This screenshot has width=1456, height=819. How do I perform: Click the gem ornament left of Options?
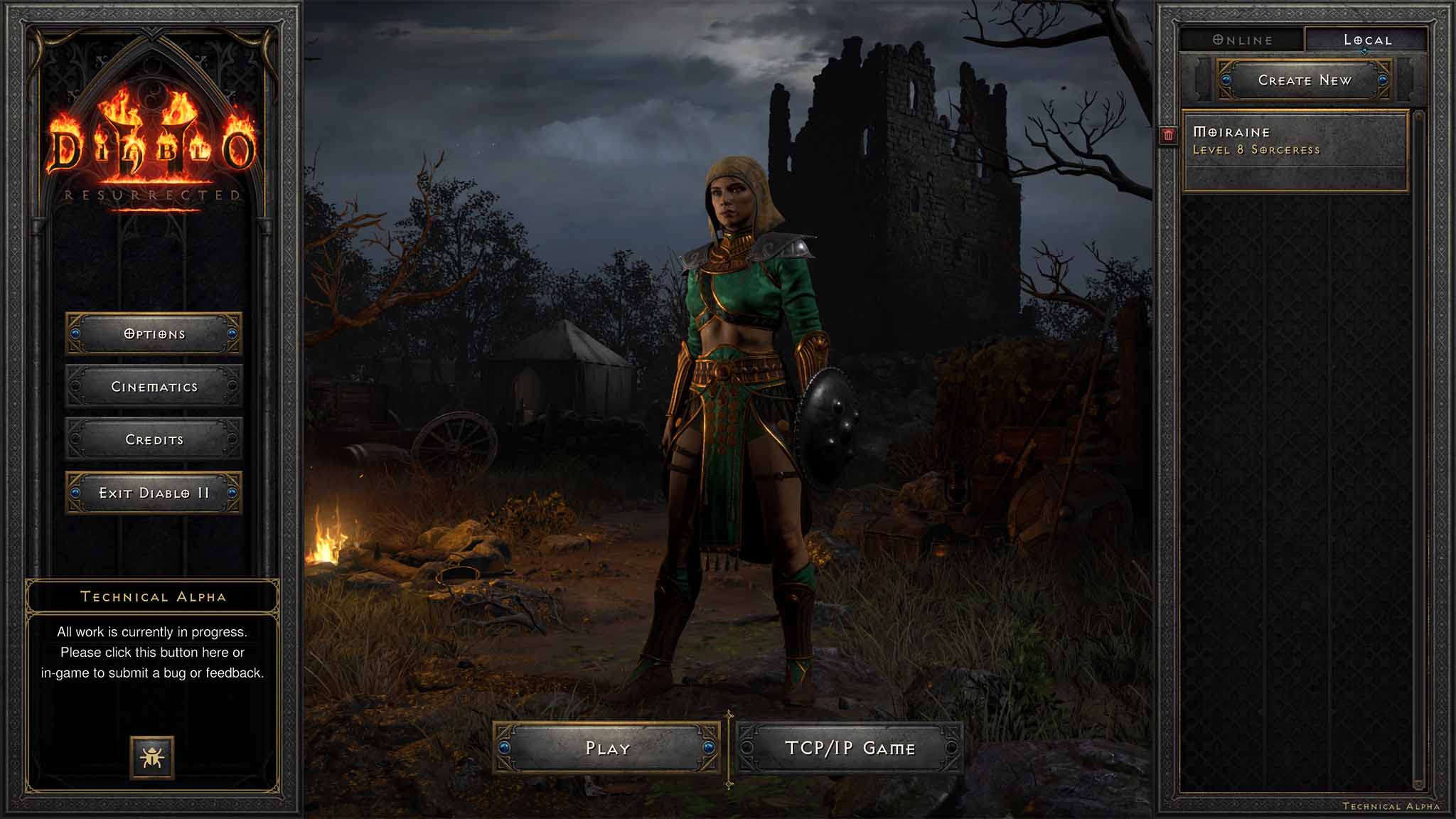pos(76,333)
